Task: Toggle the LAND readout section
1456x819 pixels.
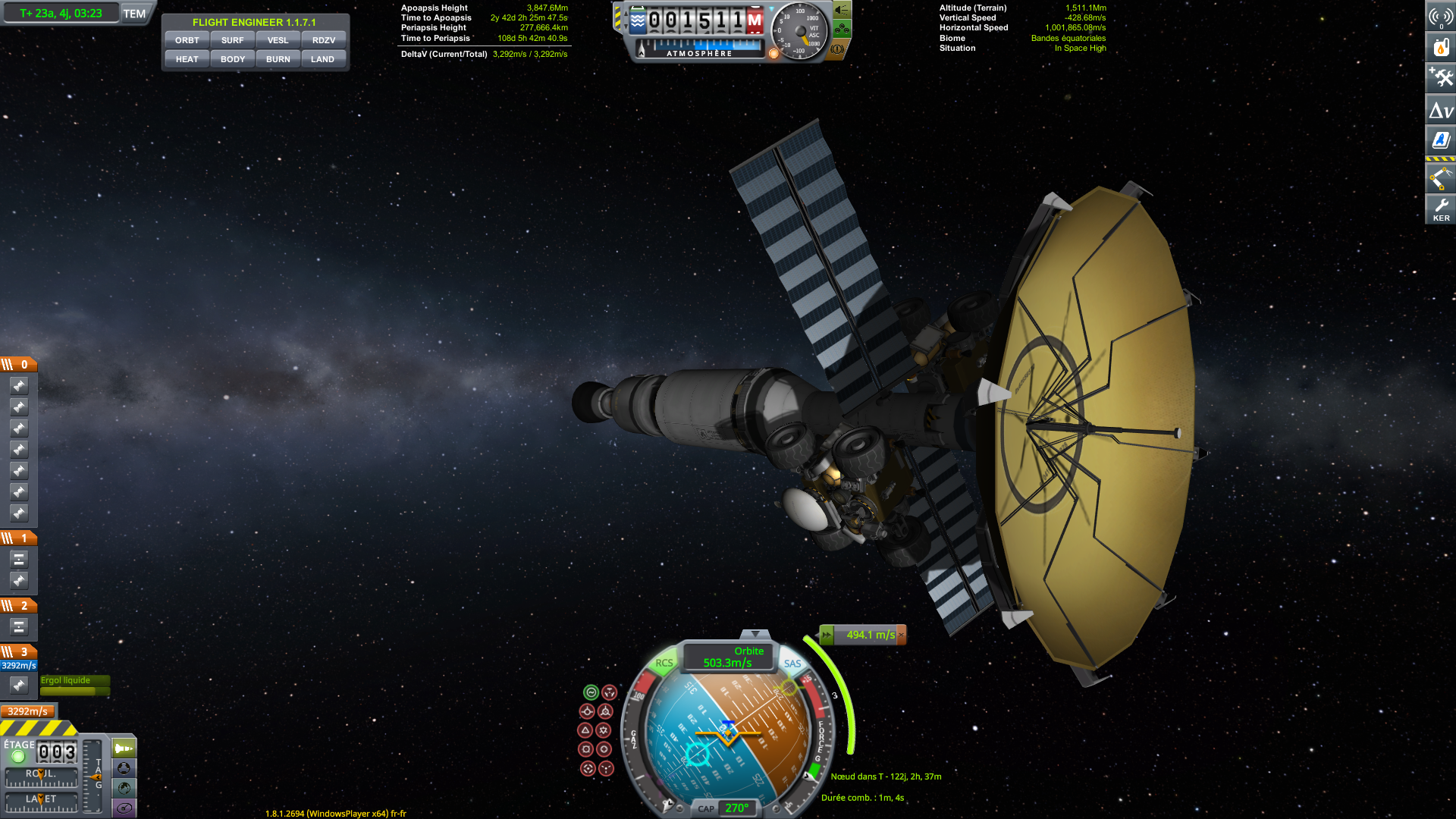Action: click(x=323, y=59)
